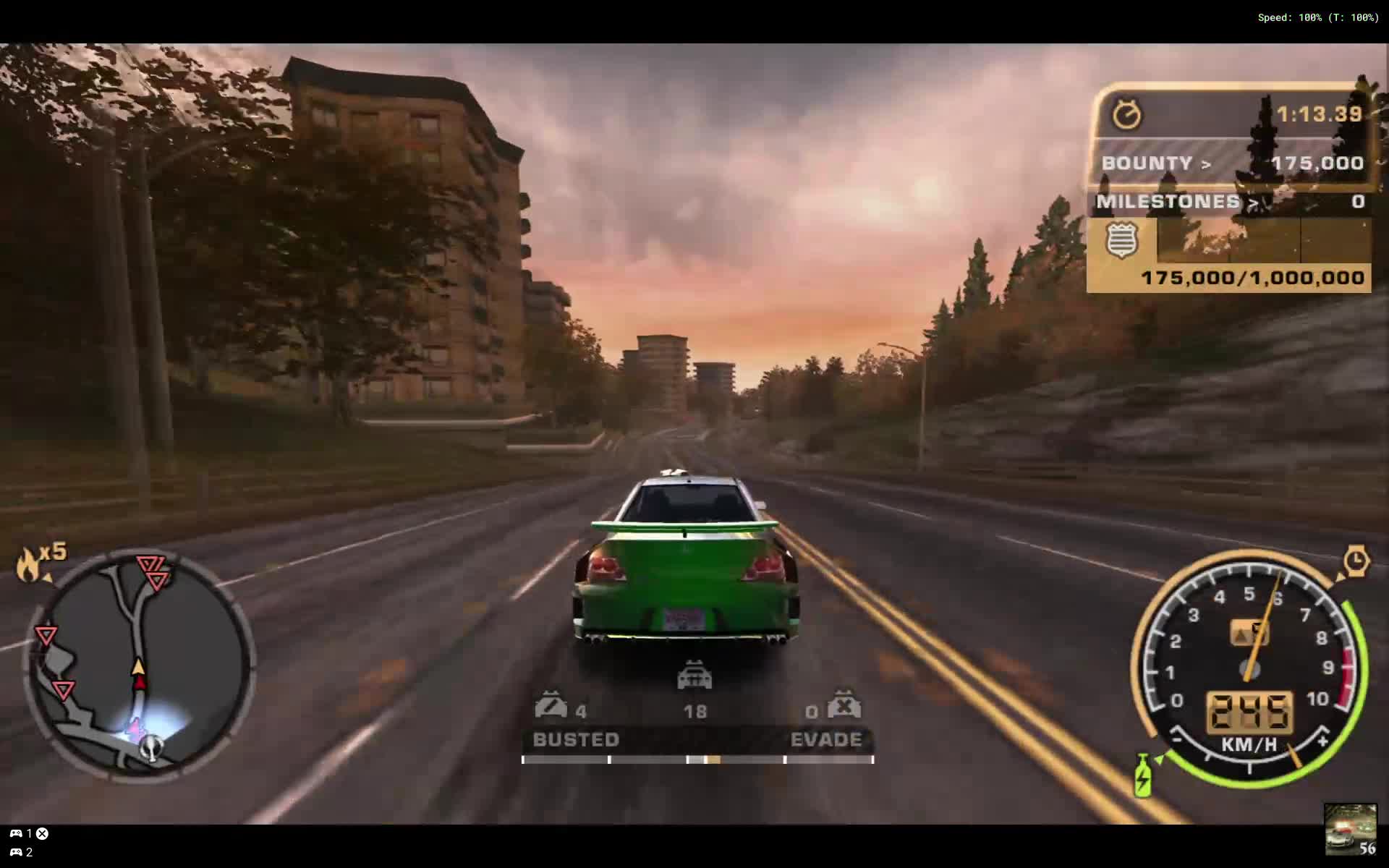Select the stopwatch icon beside the timer
The image size is (1389, 868).
click(1127, 114)
